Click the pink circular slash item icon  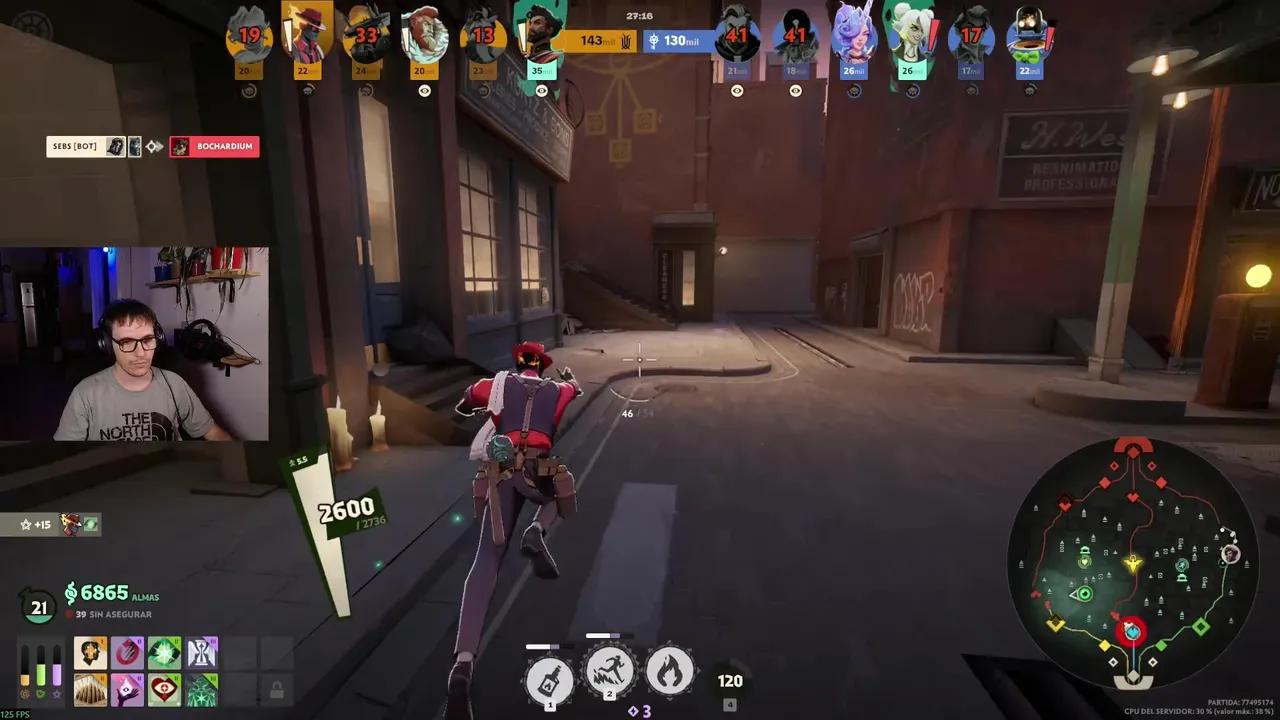pos(127,652)
